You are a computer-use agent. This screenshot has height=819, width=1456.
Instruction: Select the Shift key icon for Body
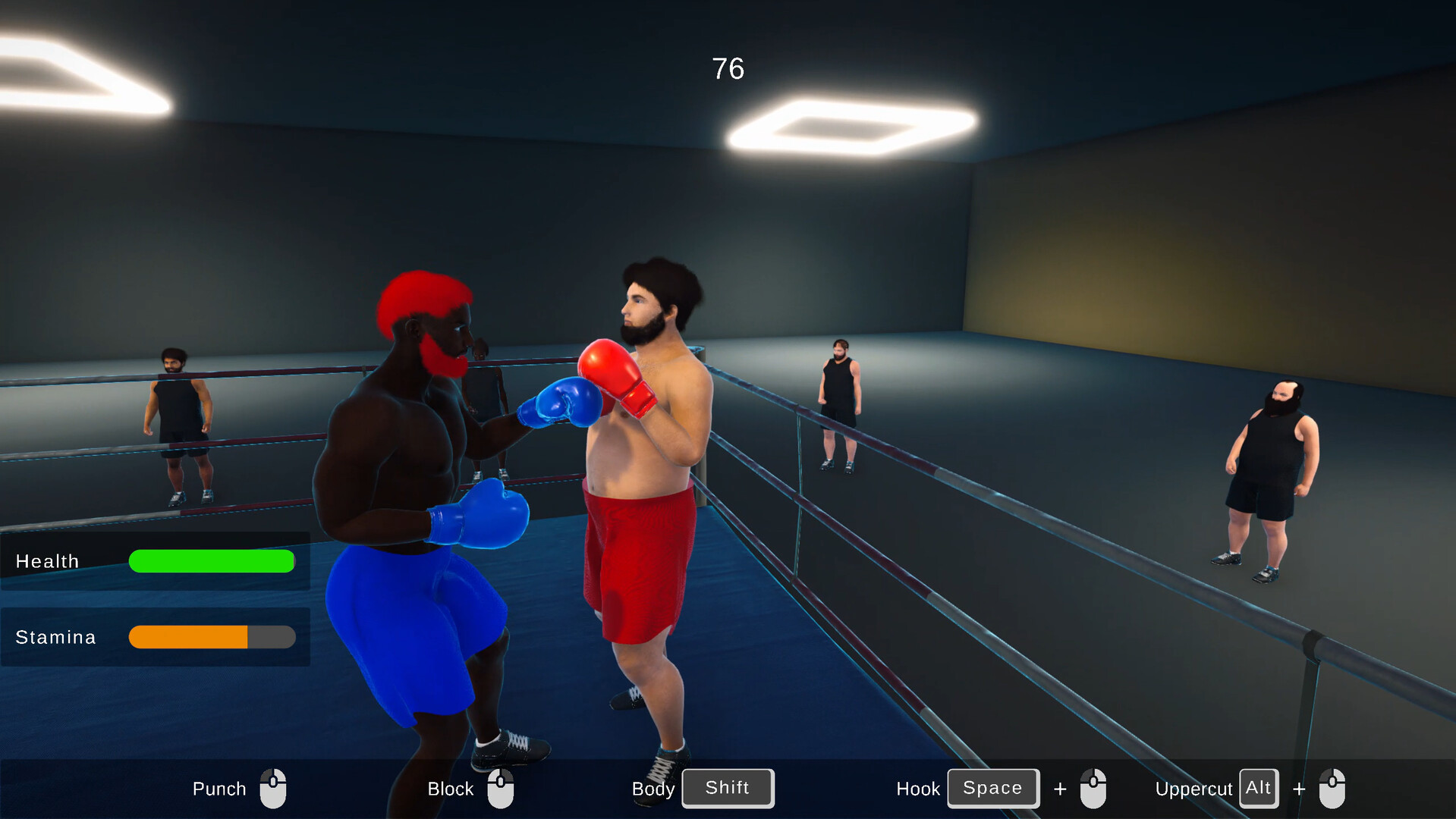point(727,788)
